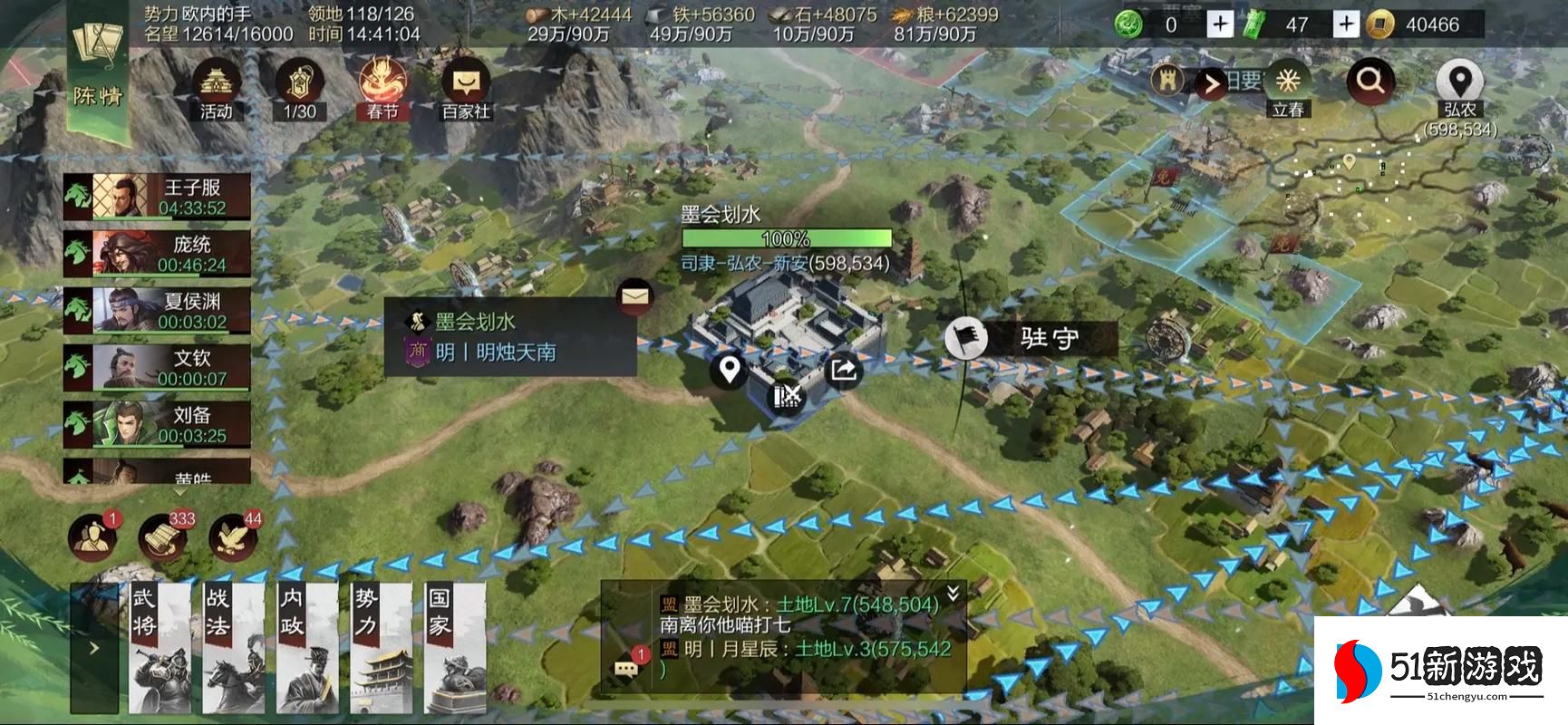
Task: Open the chat bubble with notification
Action: coord(627,669)
